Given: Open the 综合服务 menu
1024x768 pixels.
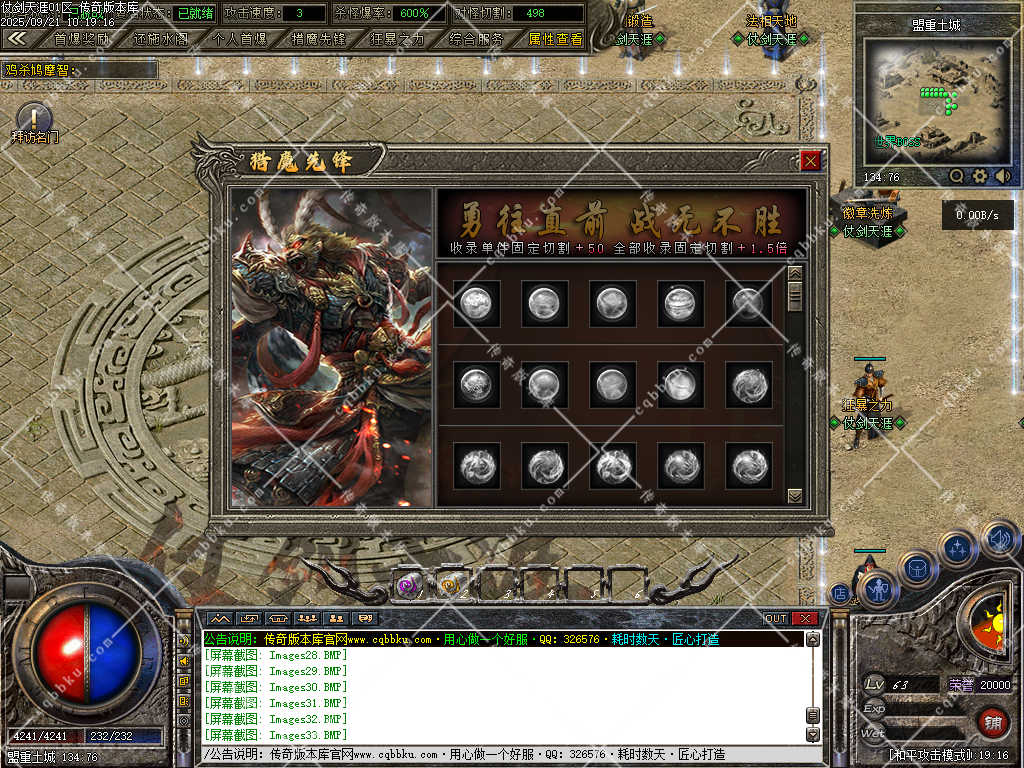Looking at the screenshot, I should tap(476, 40).
